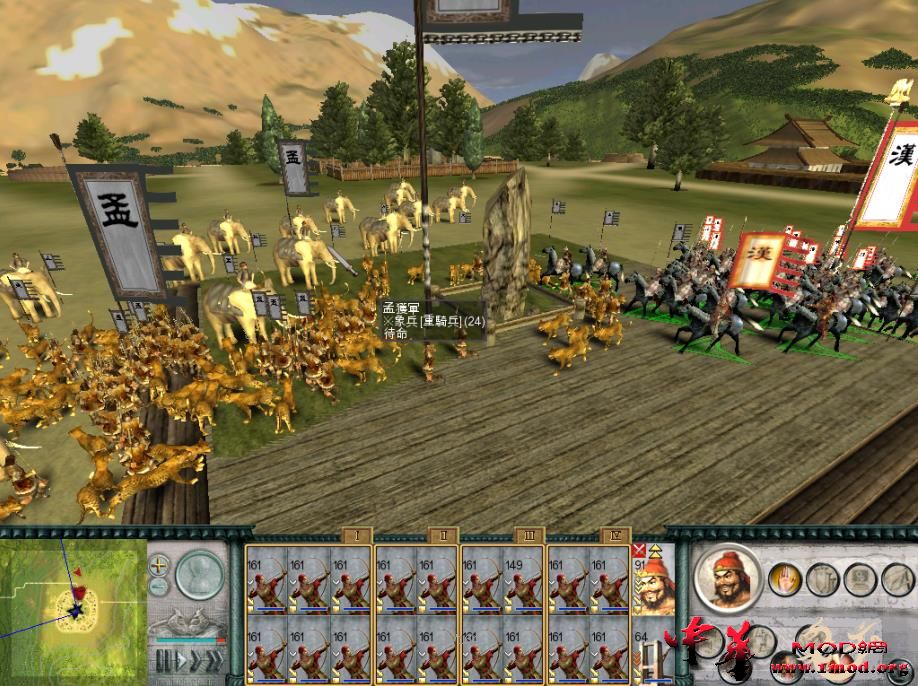Zoom in the minimap with plus button
The image size is (918, 686).
(x=159, y=566)
